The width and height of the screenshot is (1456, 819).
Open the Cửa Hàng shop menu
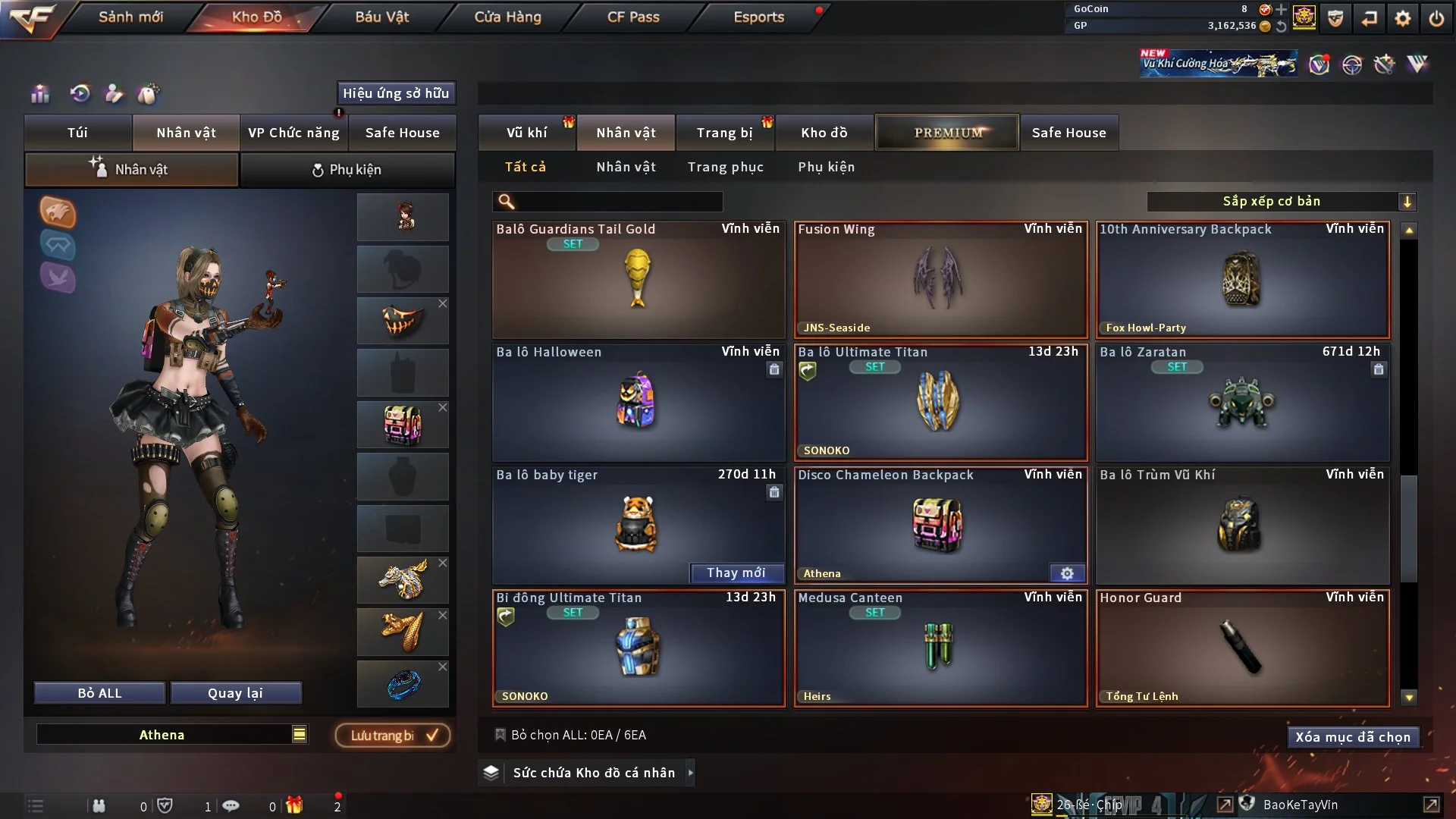point(507,17)
